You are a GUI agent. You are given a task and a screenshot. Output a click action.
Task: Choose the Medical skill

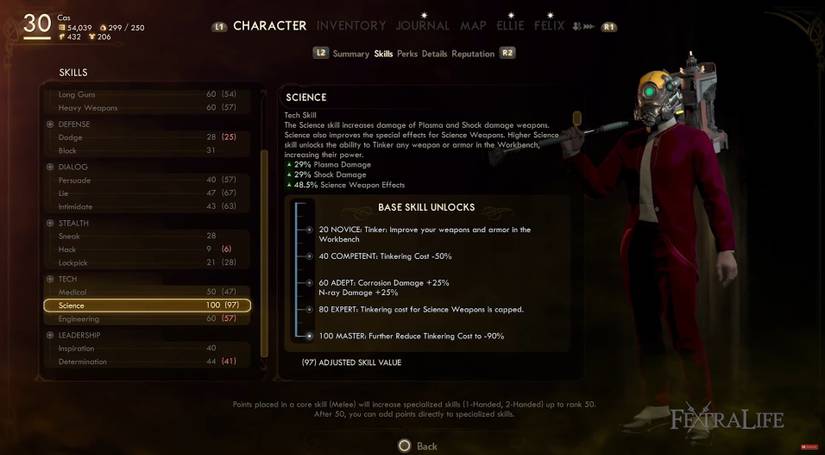pos(146,292)
